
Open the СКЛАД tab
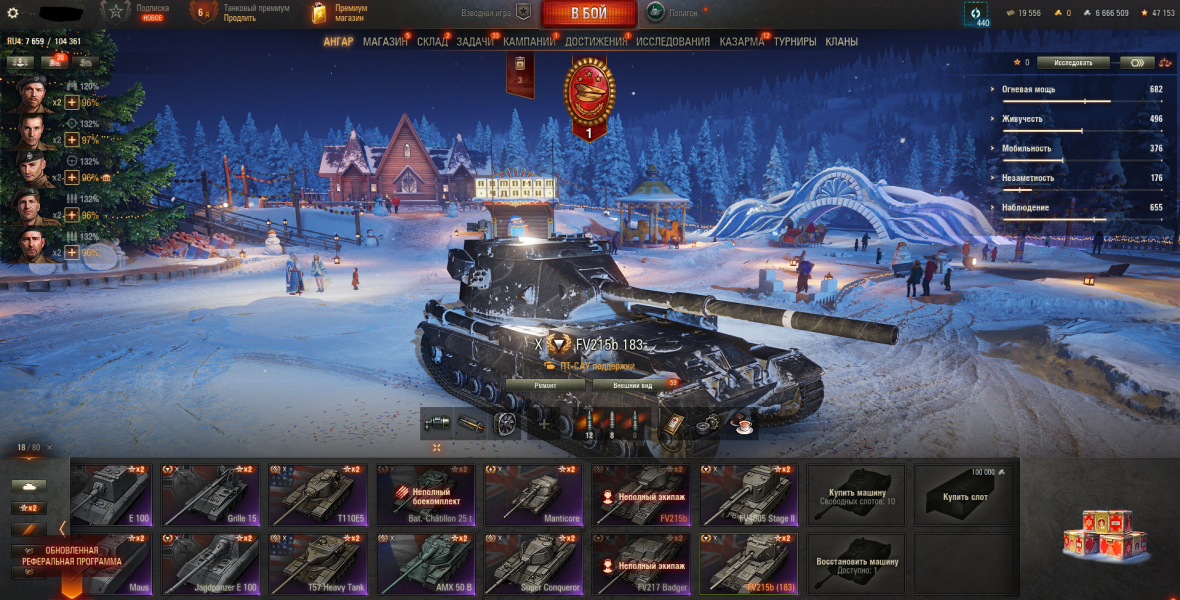(x=432, y=42)
